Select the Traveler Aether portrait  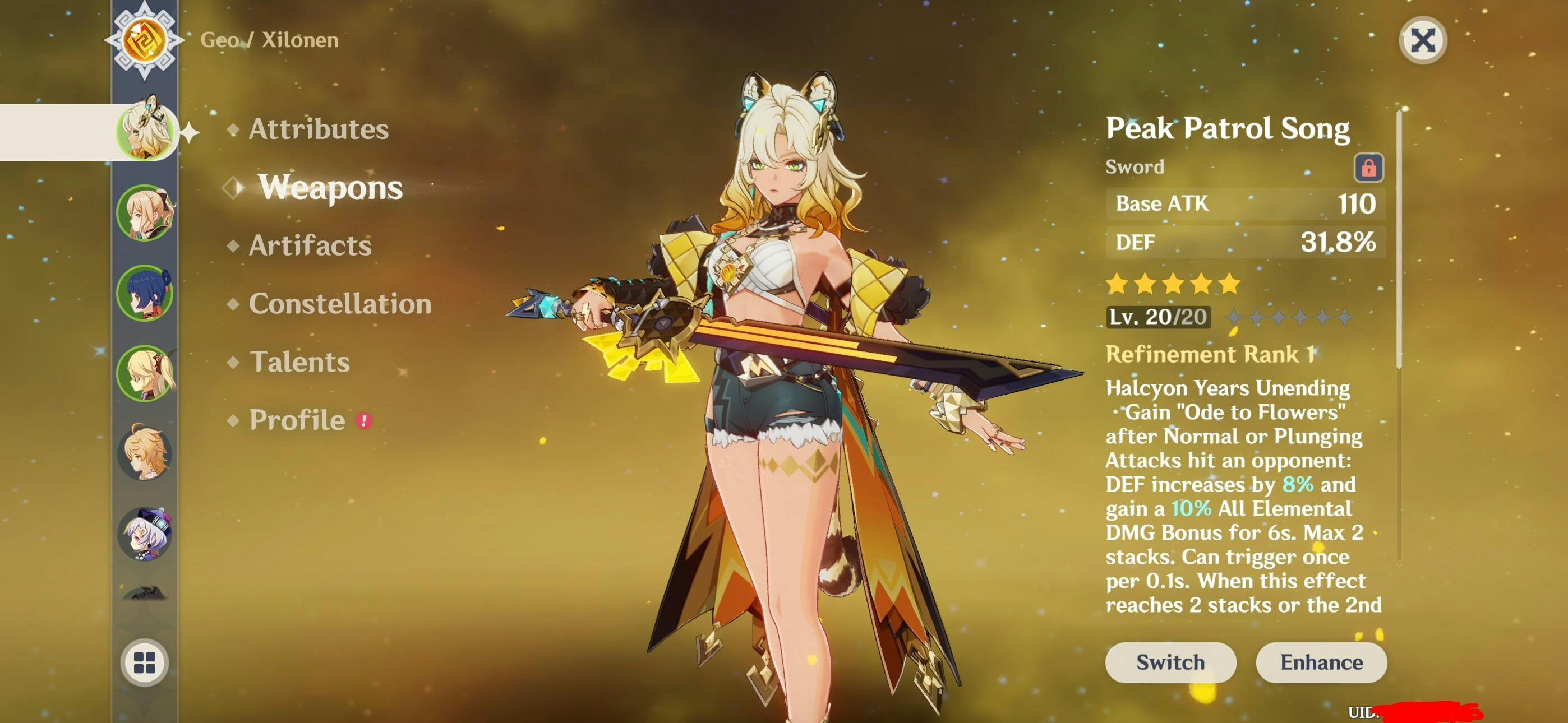(145, 453)
